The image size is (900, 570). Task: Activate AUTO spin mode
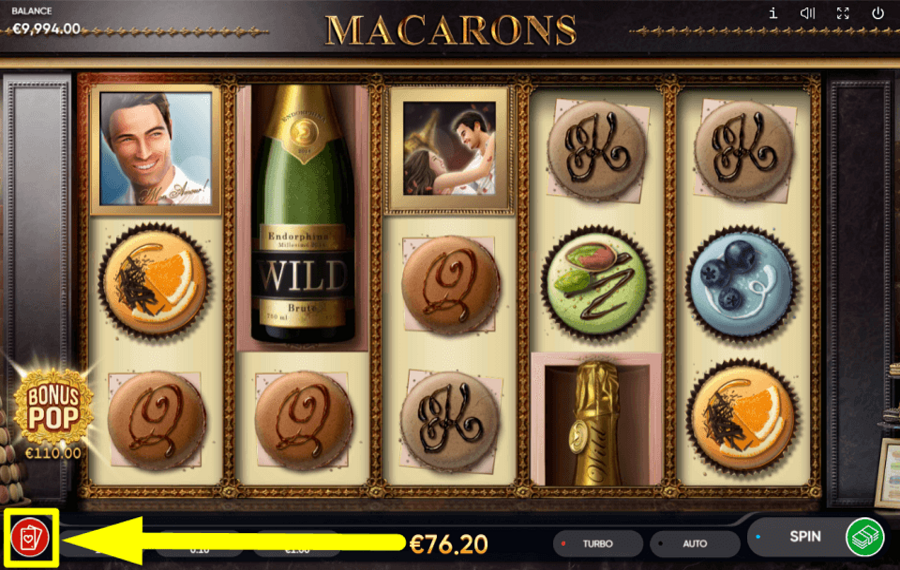pos(694,544)
